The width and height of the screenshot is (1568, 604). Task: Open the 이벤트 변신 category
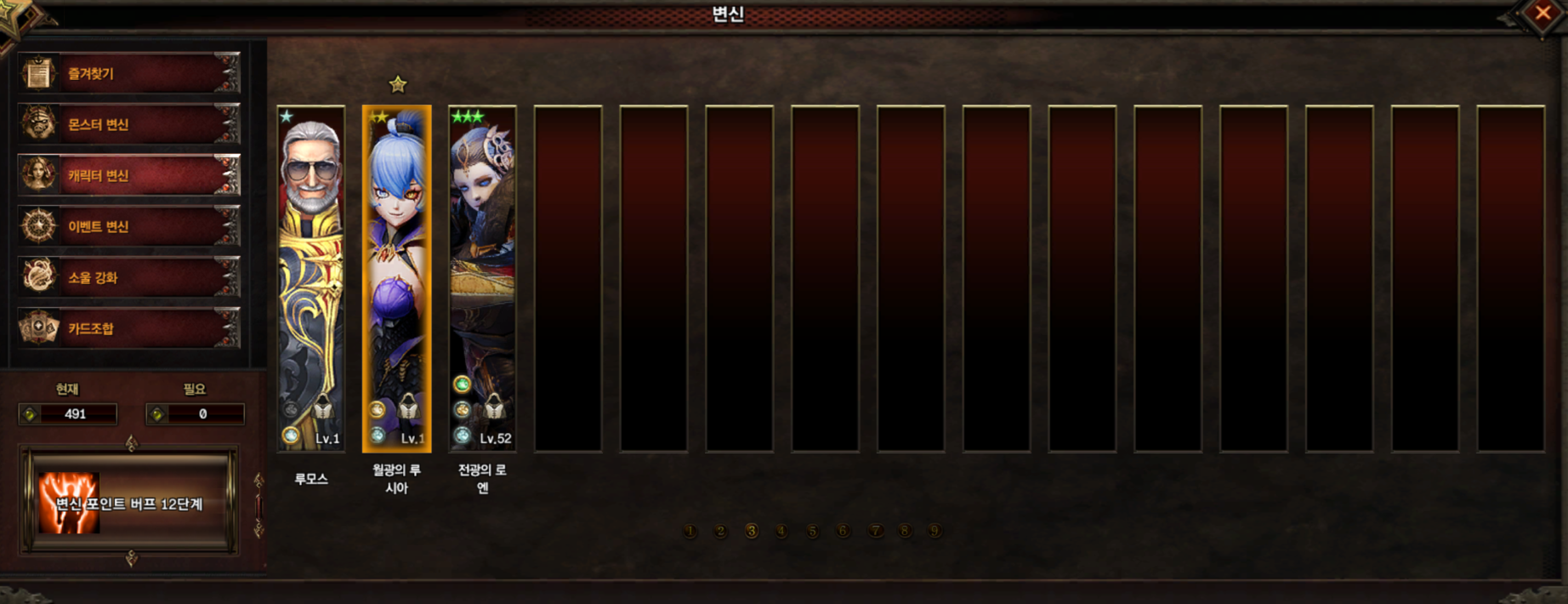coord(129,226)
